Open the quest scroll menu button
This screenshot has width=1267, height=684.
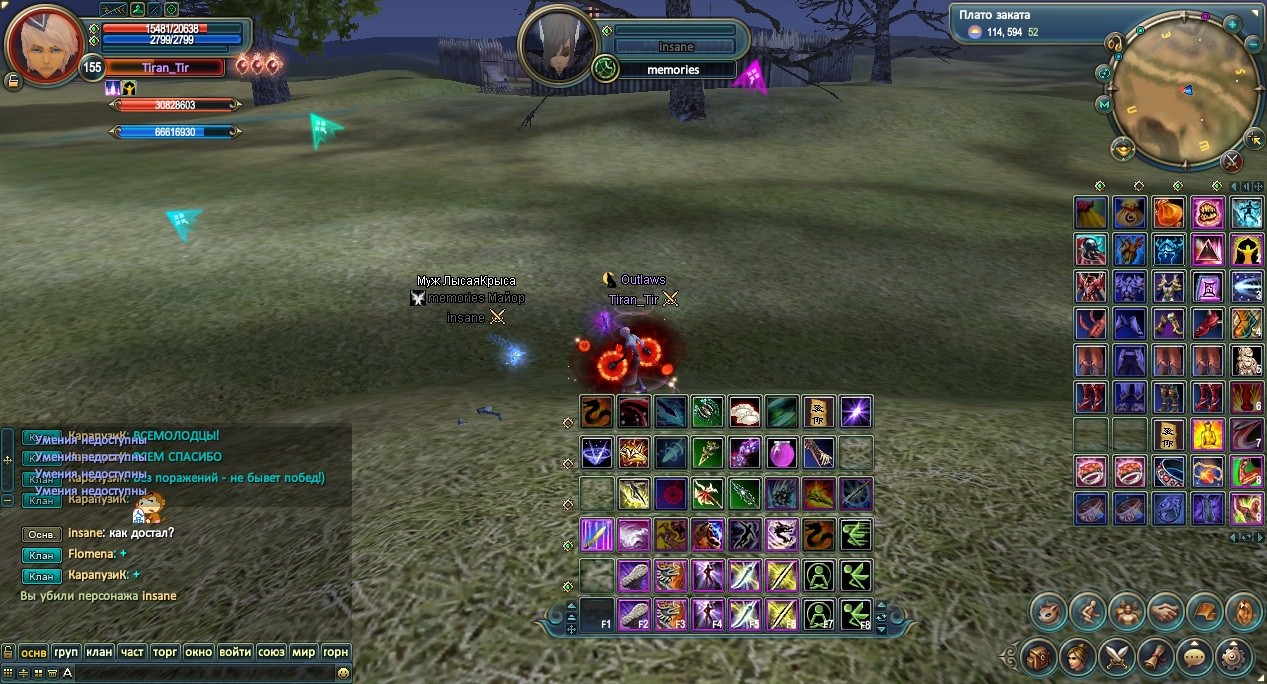(x=1156, y=657)
